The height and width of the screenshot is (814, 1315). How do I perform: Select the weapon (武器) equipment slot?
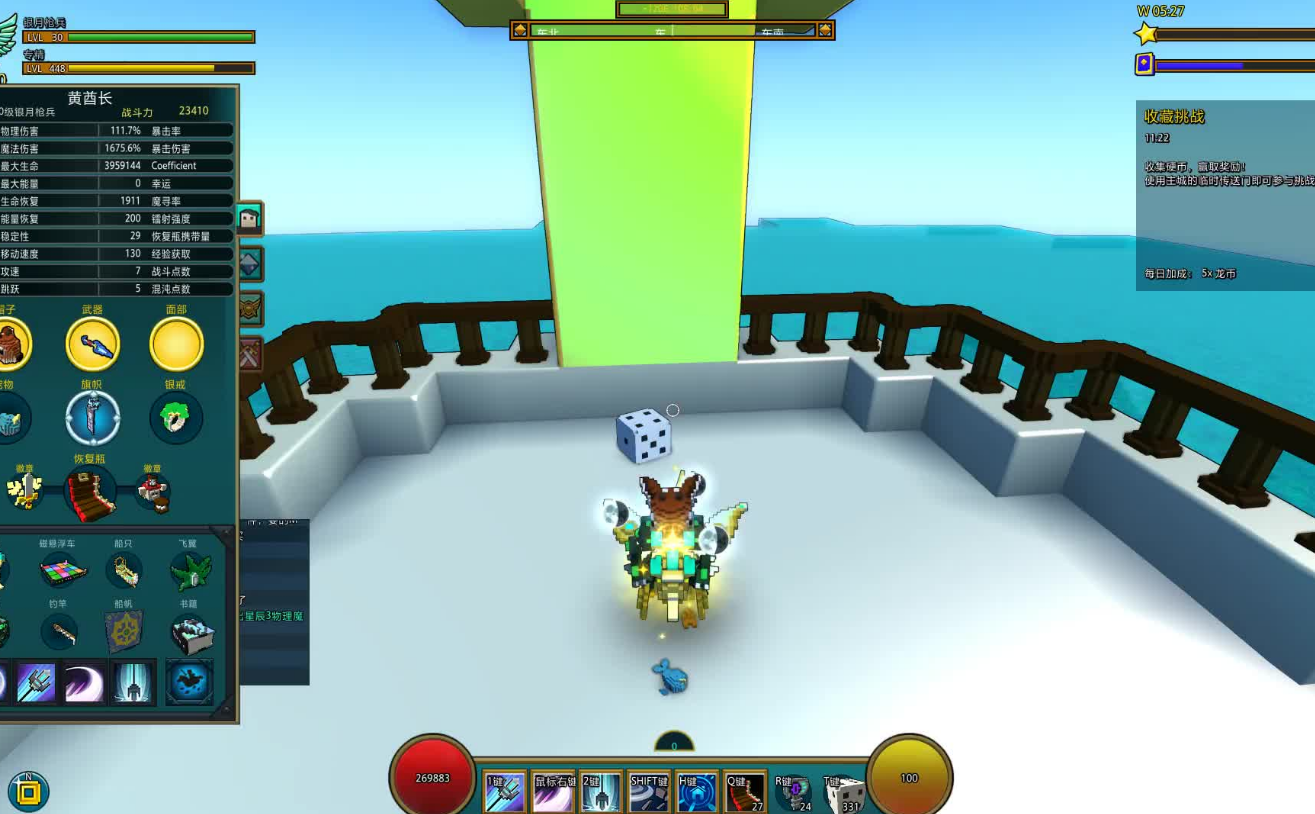[93, 344]
